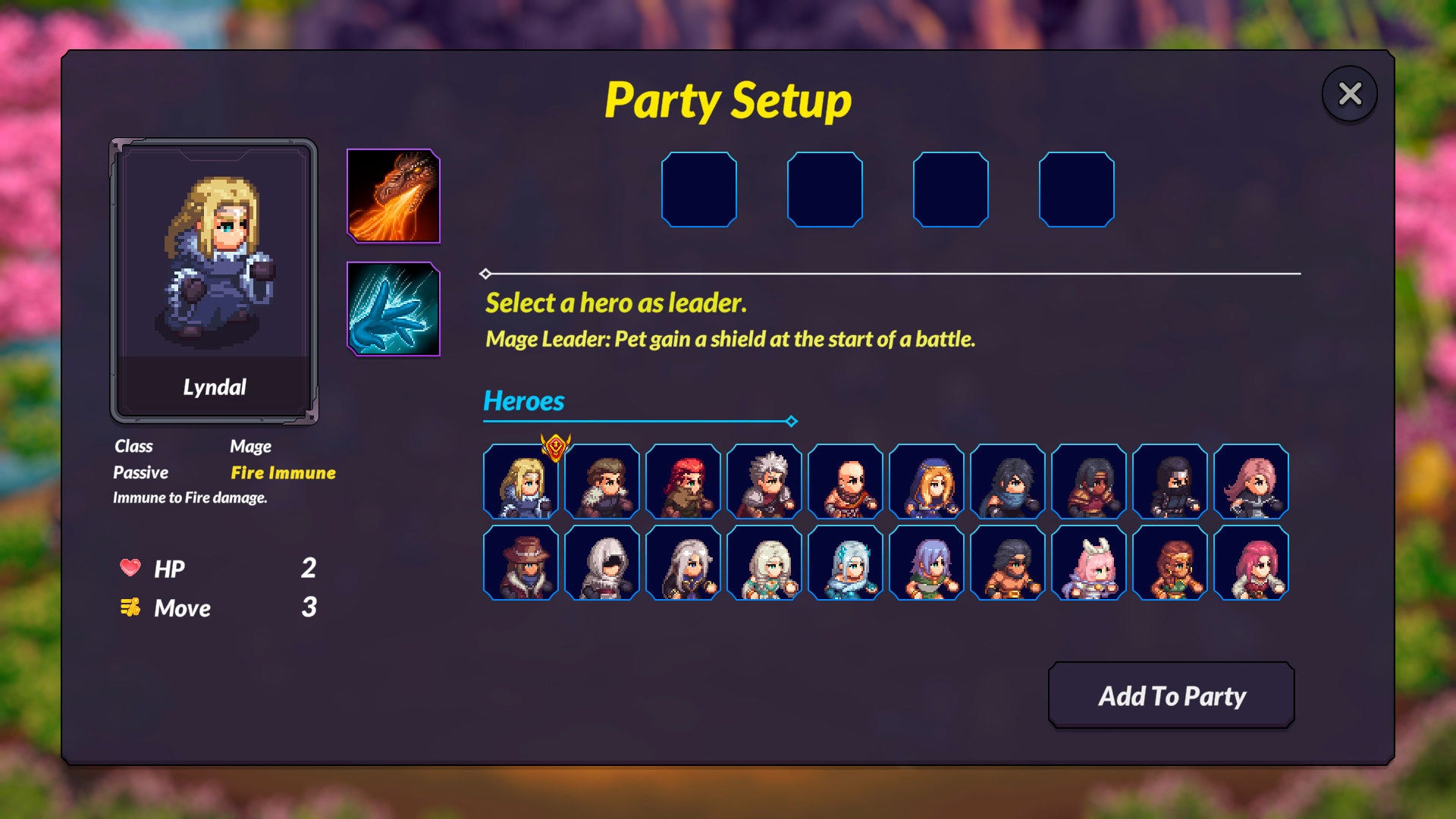Screen dimensions: 1456x819
Task: Pick the light-blue-haired hero with hair ornament
Action: point(846,563)
